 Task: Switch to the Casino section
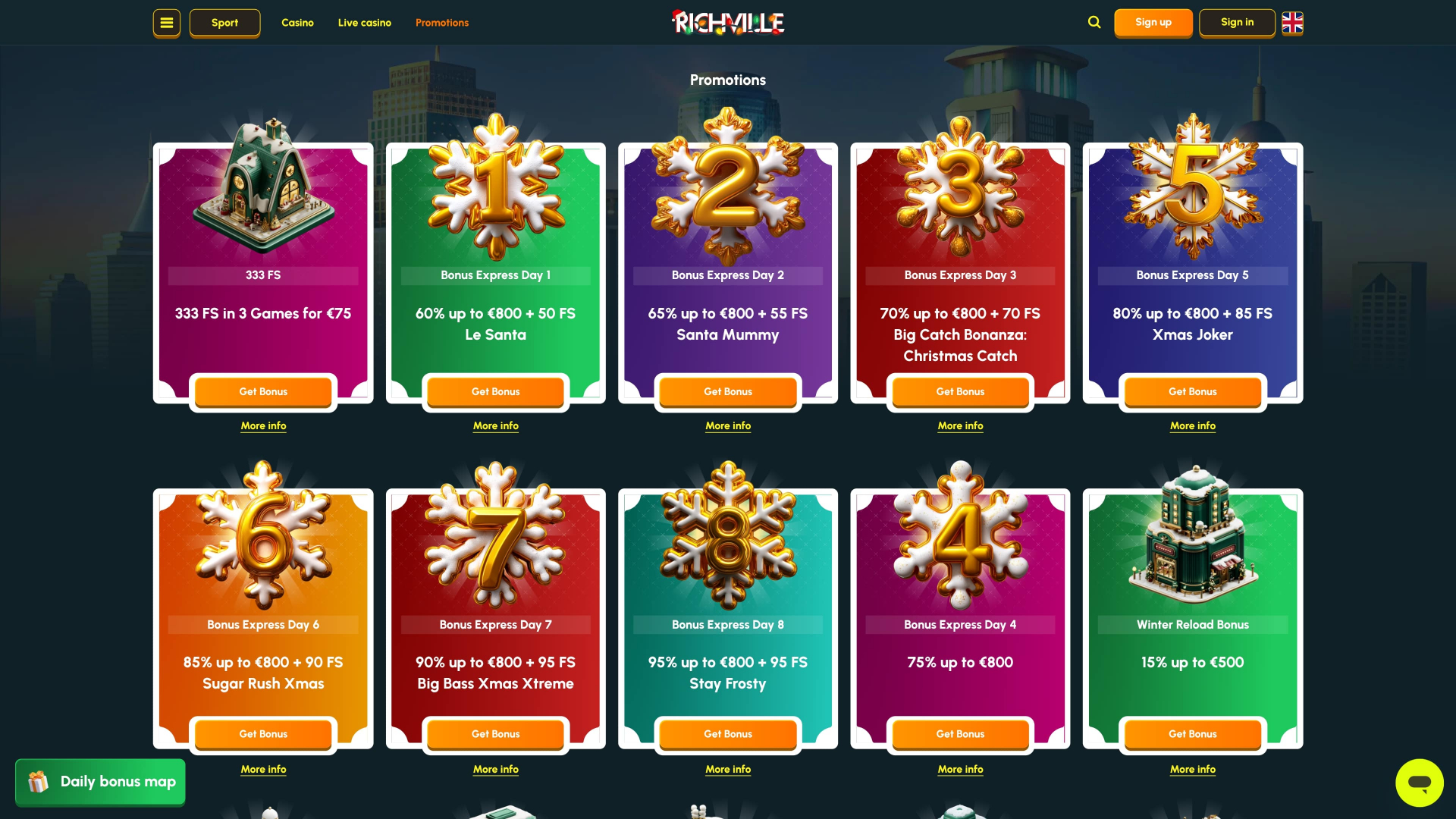pos(297,23)
